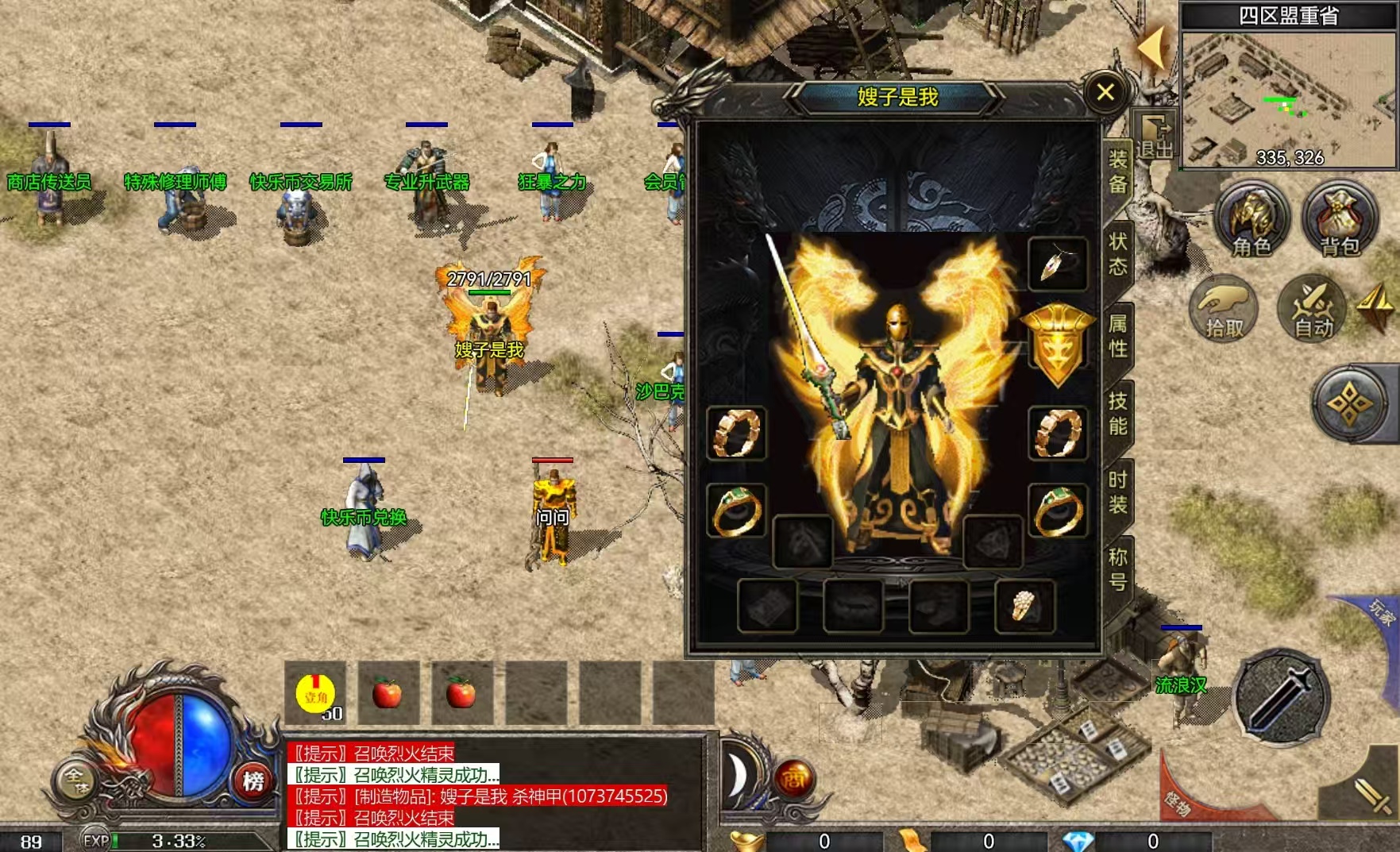
Task: Toggle 自动 auto-combat
Action: pyautogui.click(x=1313, y=309)
